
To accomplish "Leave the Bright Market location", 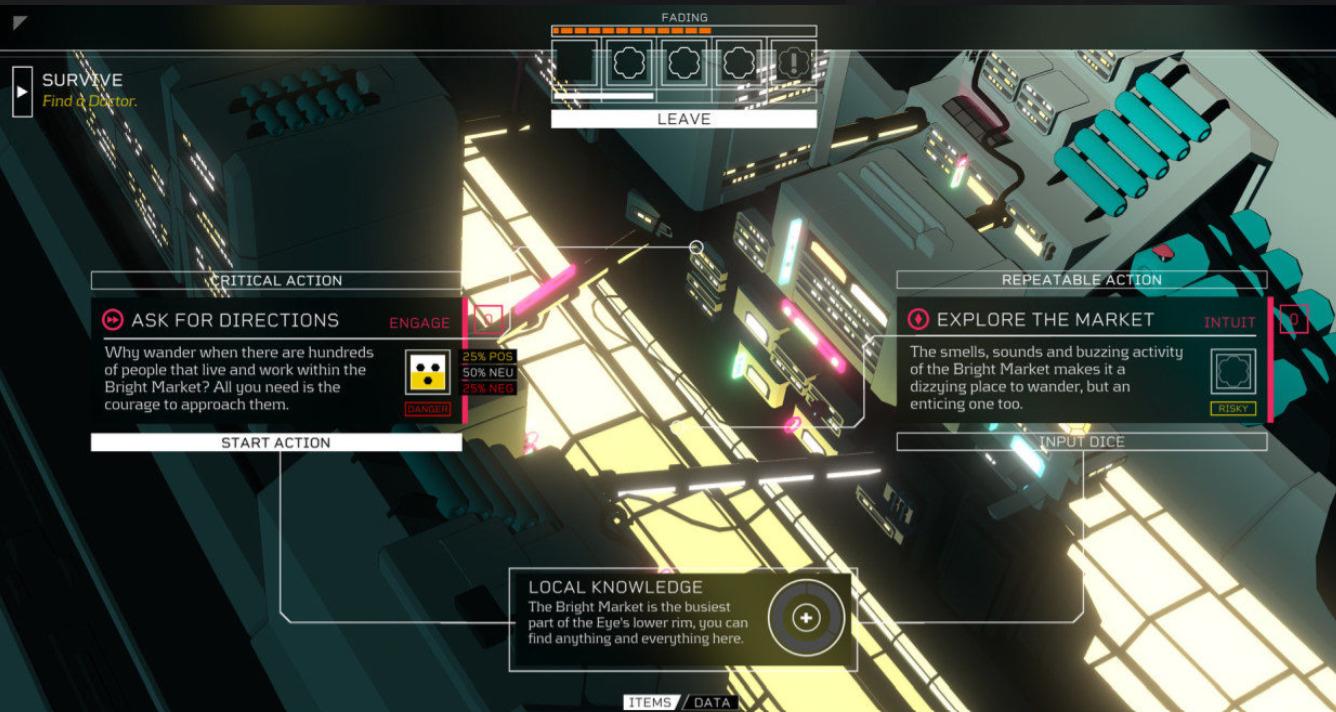I will tap(683, 119).
